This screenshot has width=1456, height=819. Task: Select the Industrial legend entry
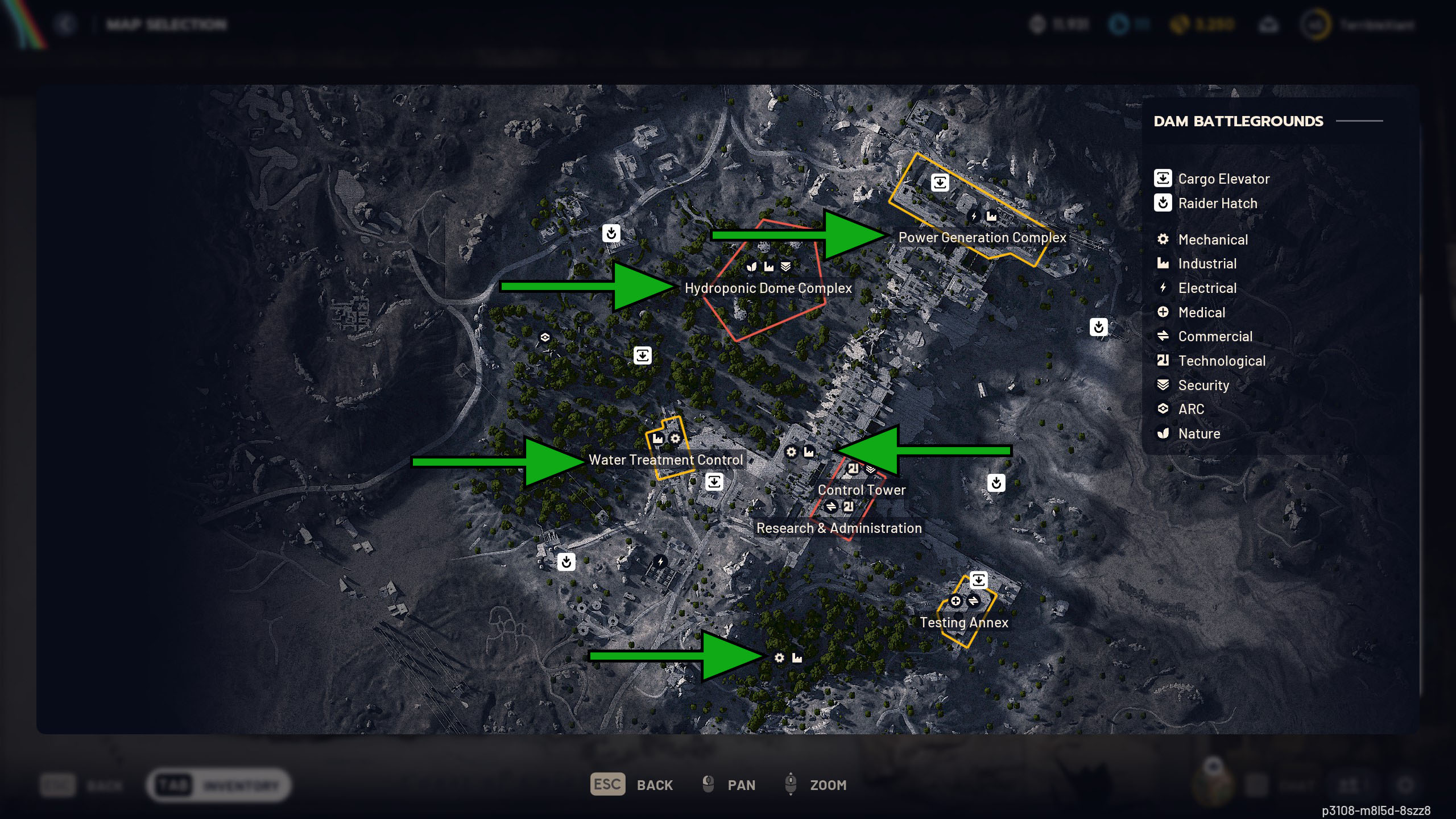coord(1207,263)
